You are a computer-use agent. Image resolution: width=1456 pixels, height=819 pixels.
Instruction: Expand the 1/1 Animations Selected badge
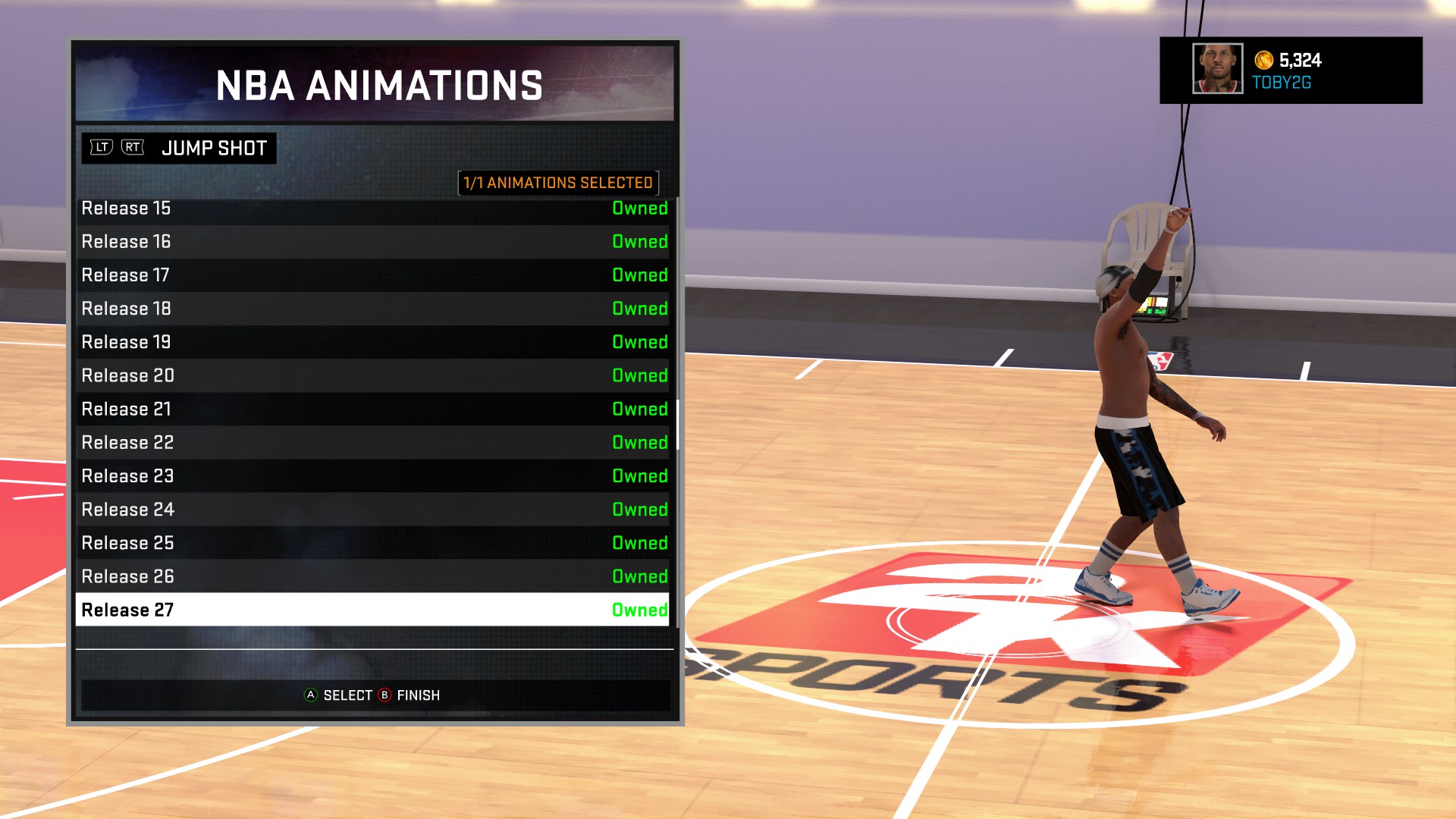[x=558, y=182]
